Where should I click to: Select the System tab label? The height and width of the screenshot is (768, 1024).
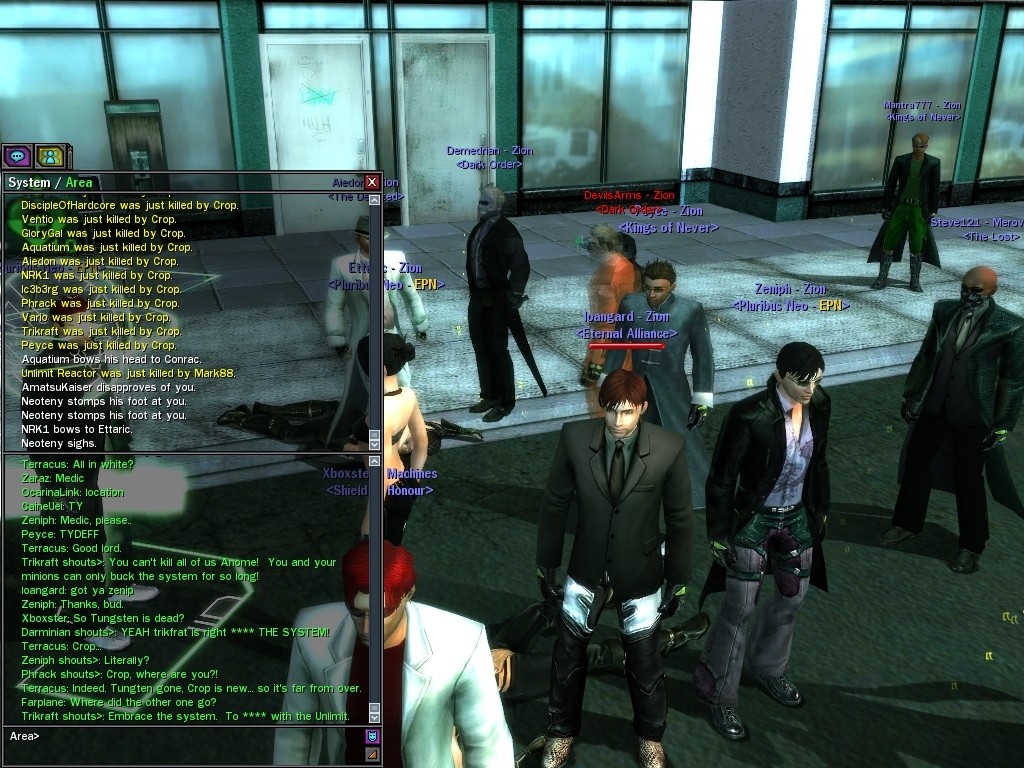pyautogui.click(x=28, y=182)
